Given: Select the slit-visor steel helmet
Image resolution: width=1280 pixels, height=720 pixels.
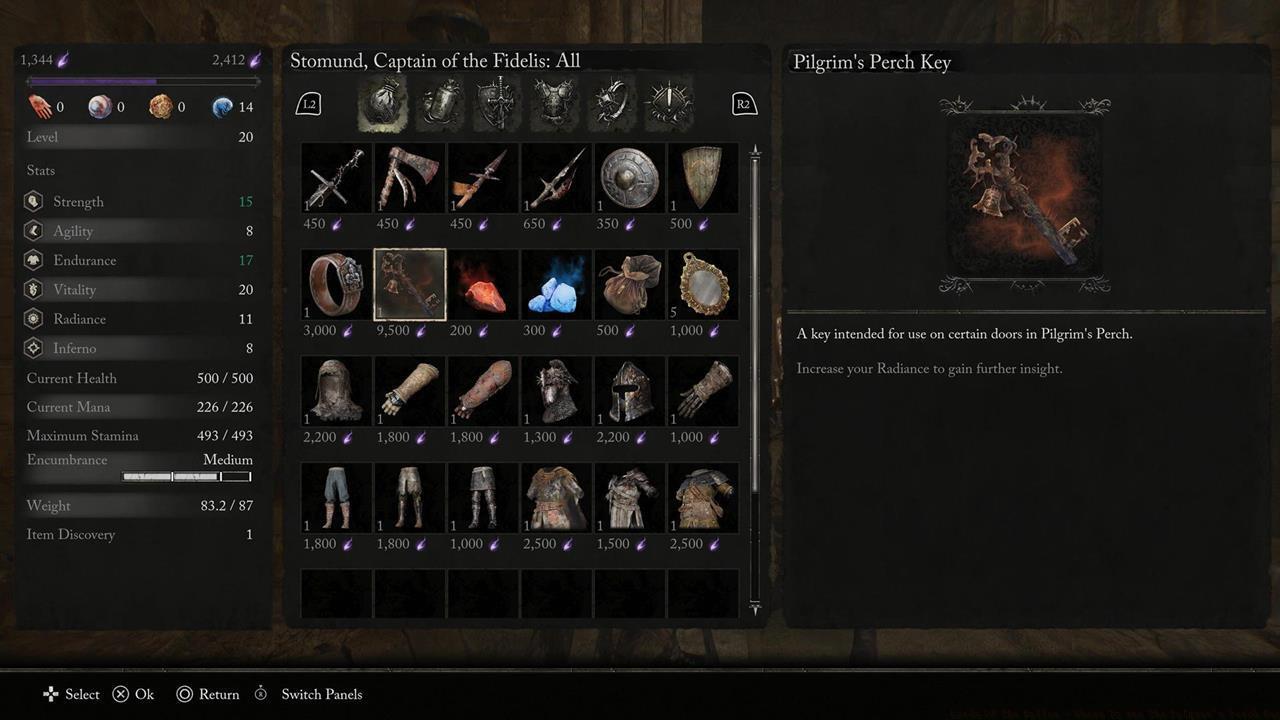Looking at the screenshot, I should point(630,392).
